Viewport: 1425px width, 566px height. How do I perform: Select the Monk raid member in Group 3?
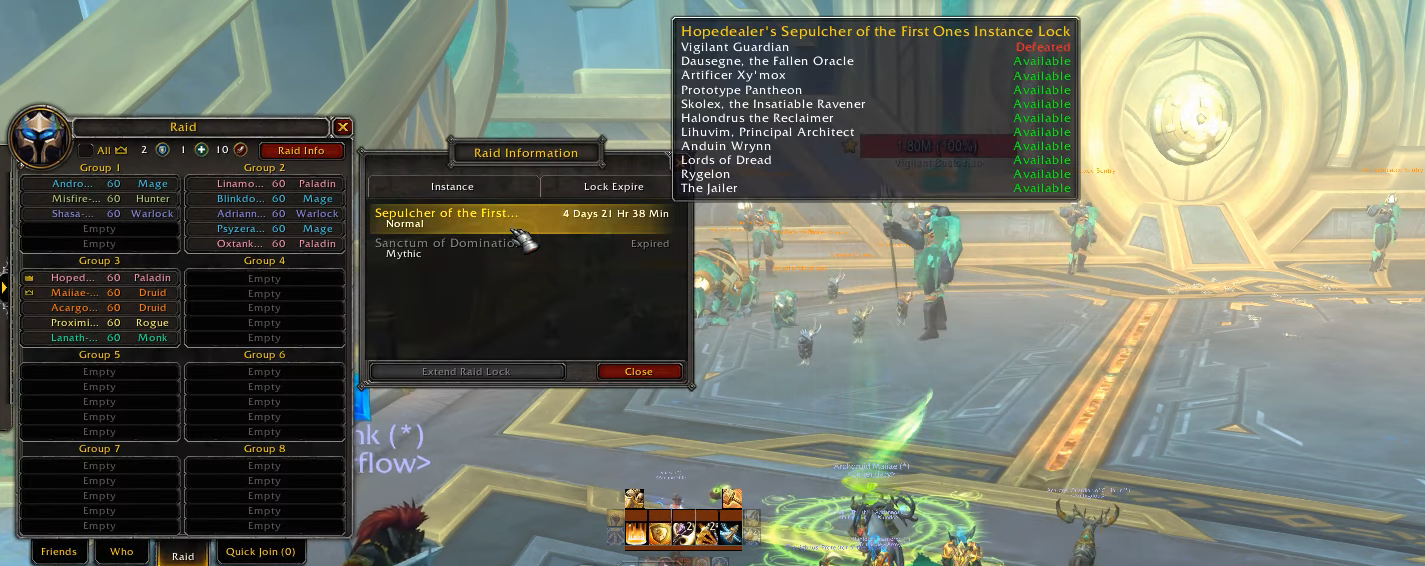(x=99, y=338)
